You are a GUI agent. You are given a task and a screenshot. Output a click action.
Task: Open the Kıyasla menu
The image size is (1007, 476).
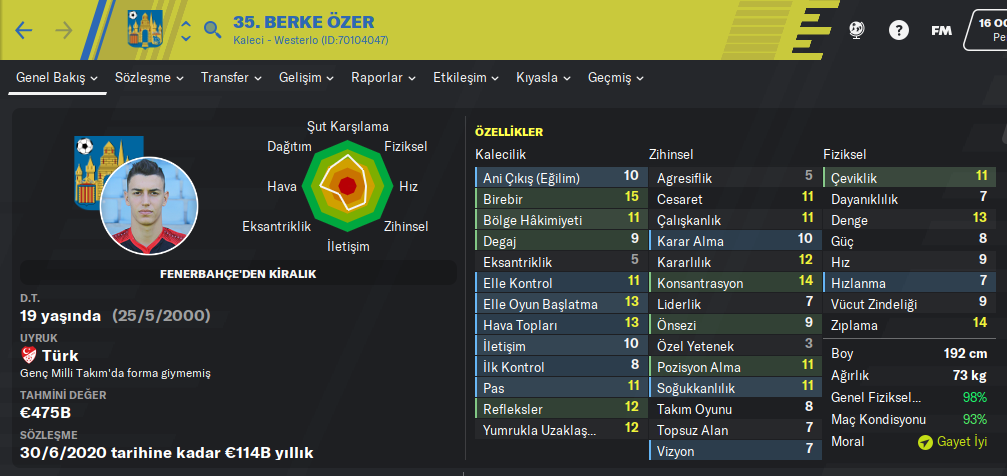(x=543, y=77)
